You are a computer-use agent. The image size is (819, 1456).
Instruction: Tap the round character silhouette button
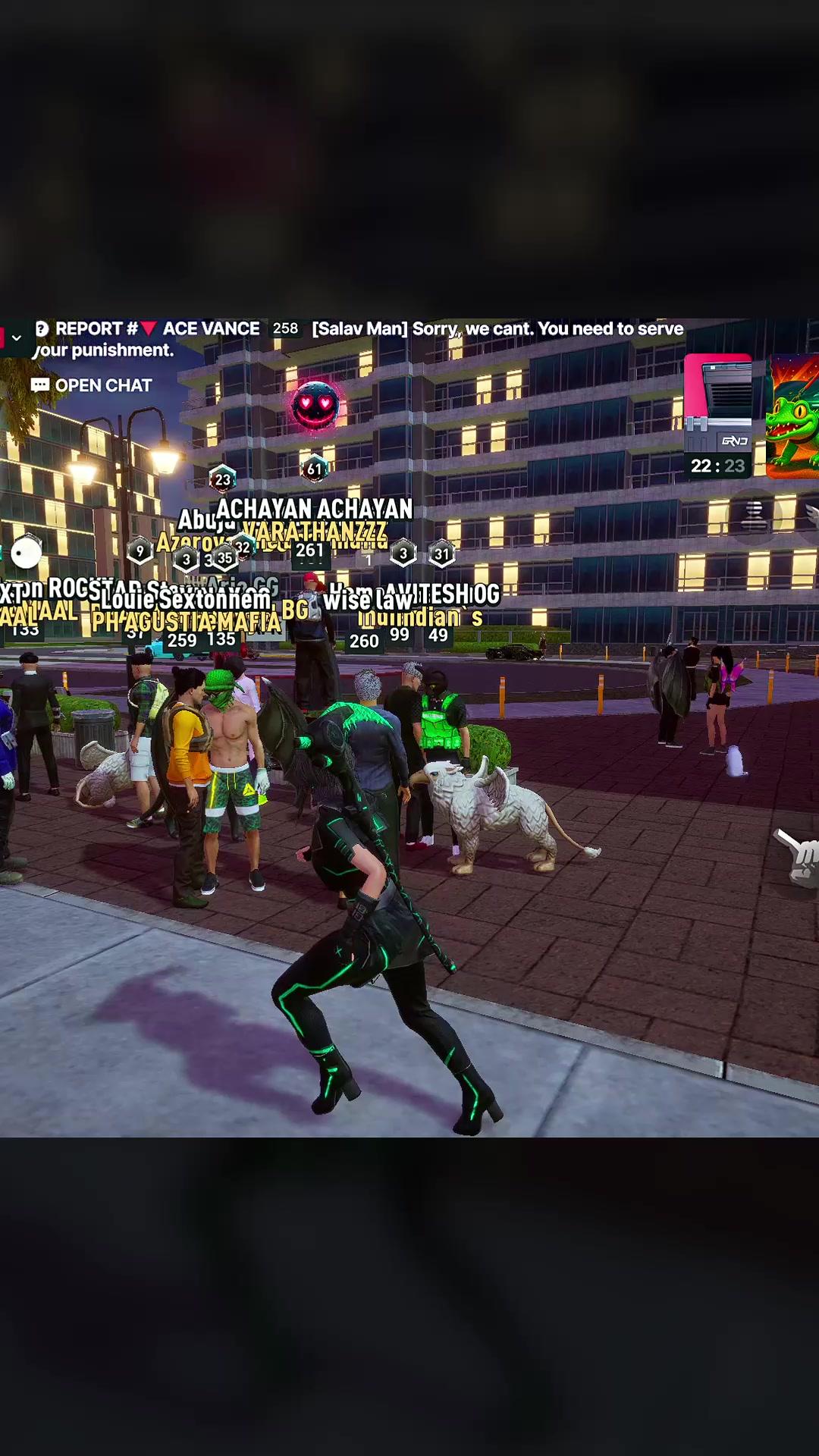click(754, 516)
